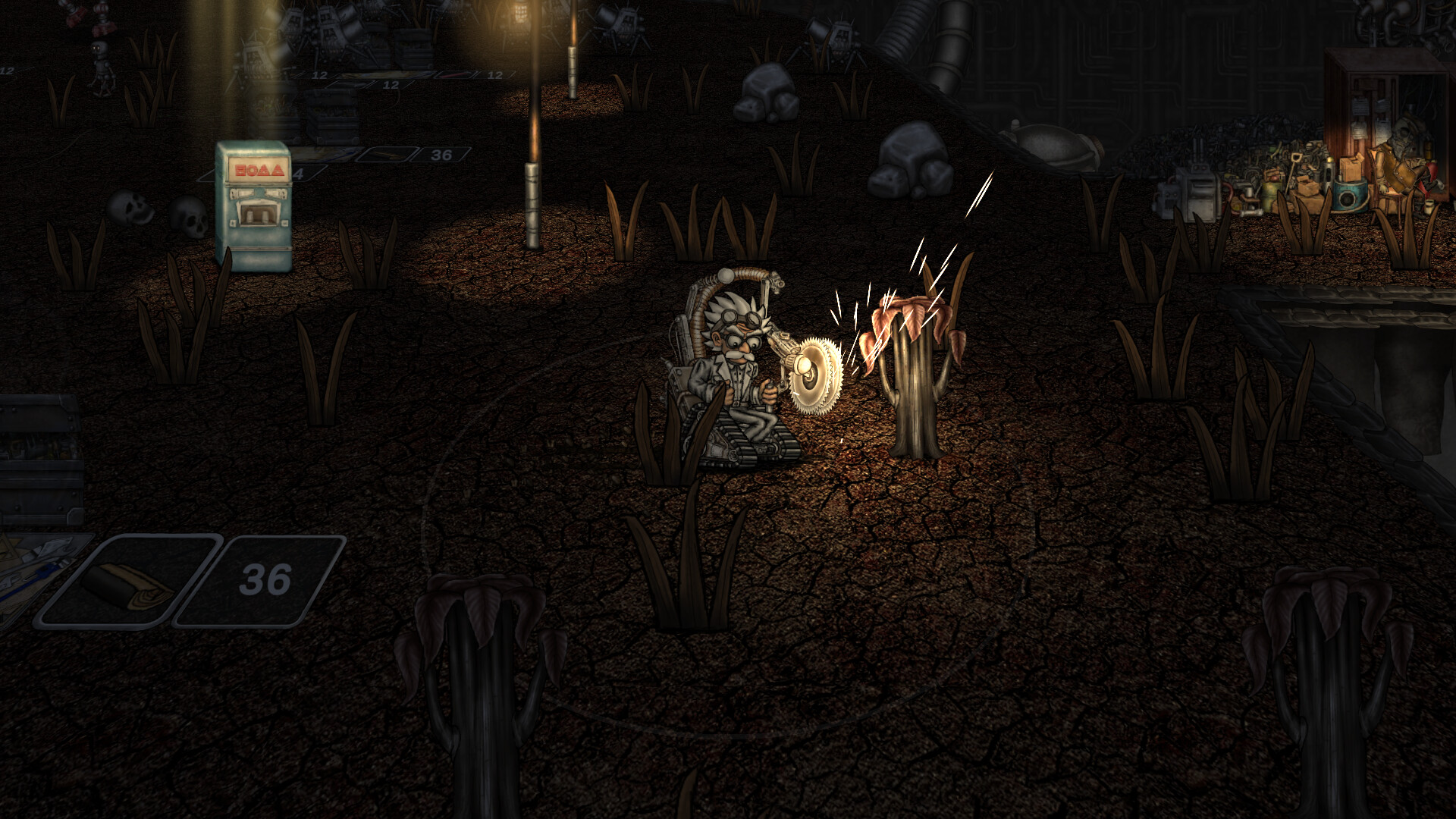
Task: Click the tall street lamppost
Action: pyautogui.click(x=534, y=152)
